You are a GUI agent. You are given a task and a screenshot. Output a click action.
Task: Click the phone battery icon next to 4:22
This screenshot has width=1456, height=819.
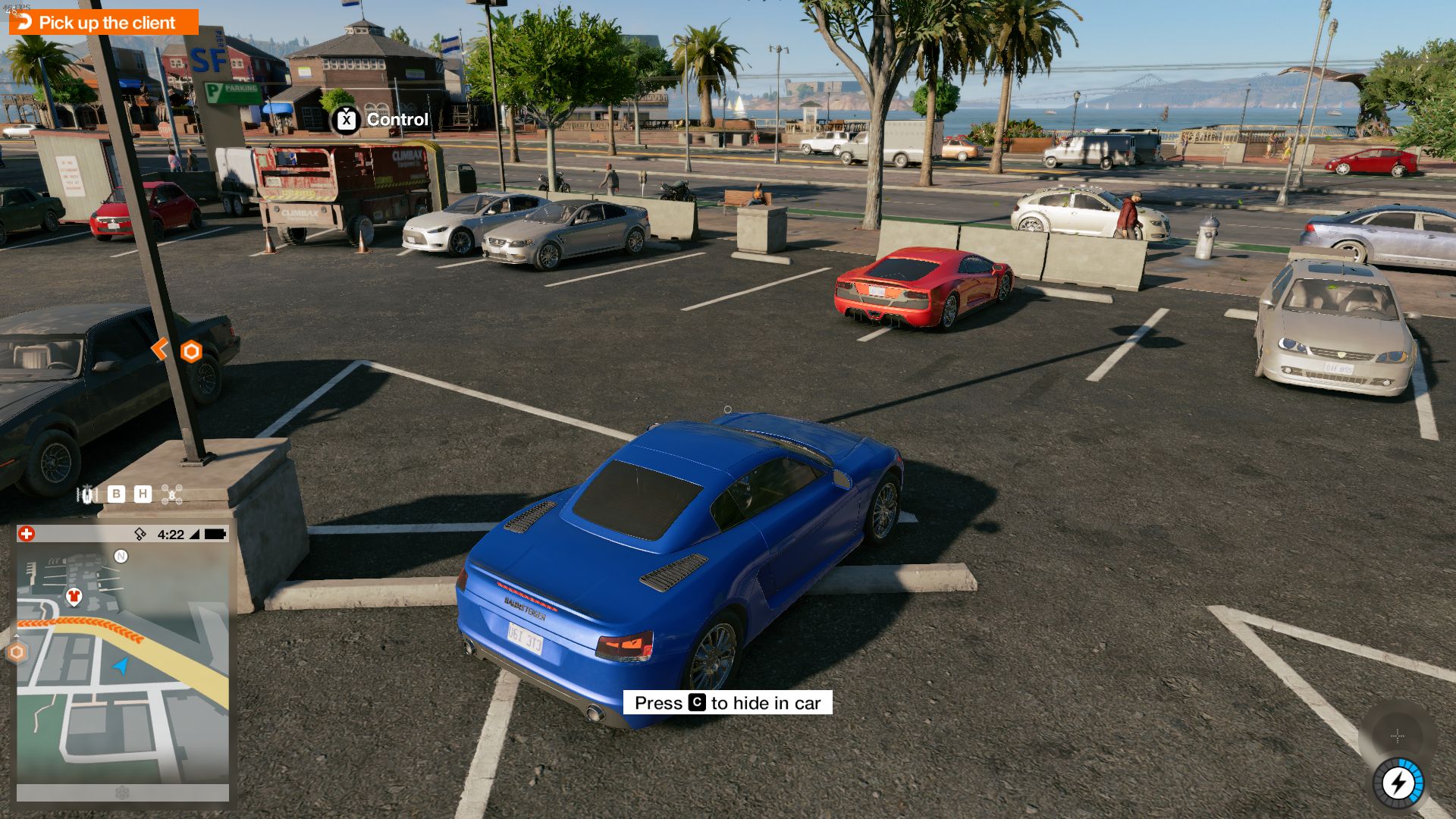coord(215,534)
